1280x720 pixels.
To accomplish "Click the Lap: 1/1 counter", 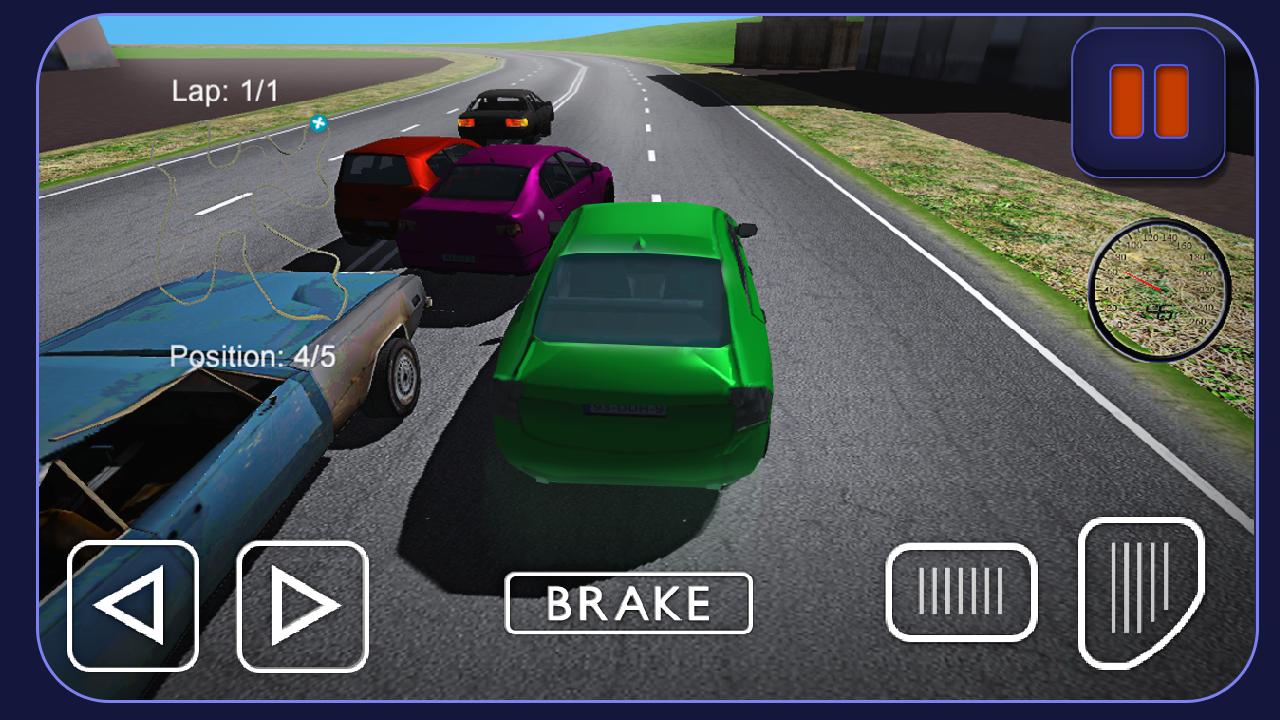I will click(x=225, y=88).
